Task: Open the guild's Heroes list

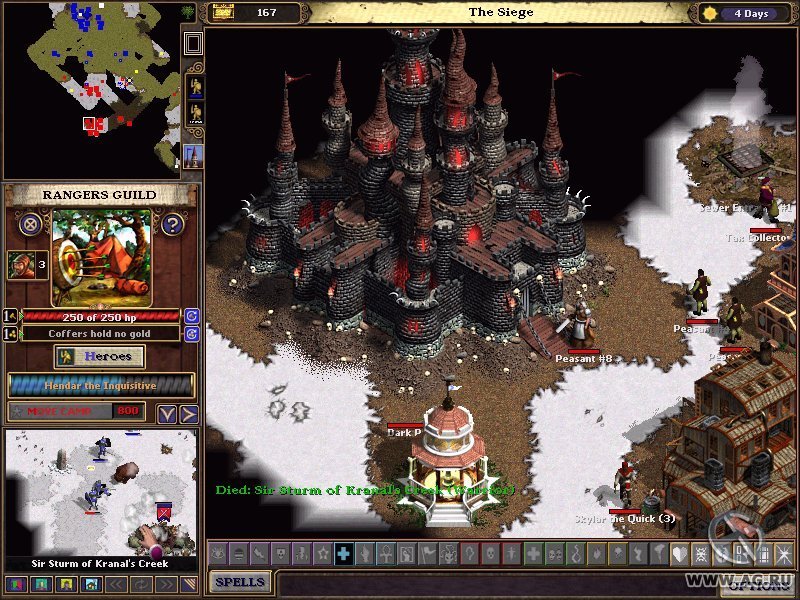Action: click(100, 357)
